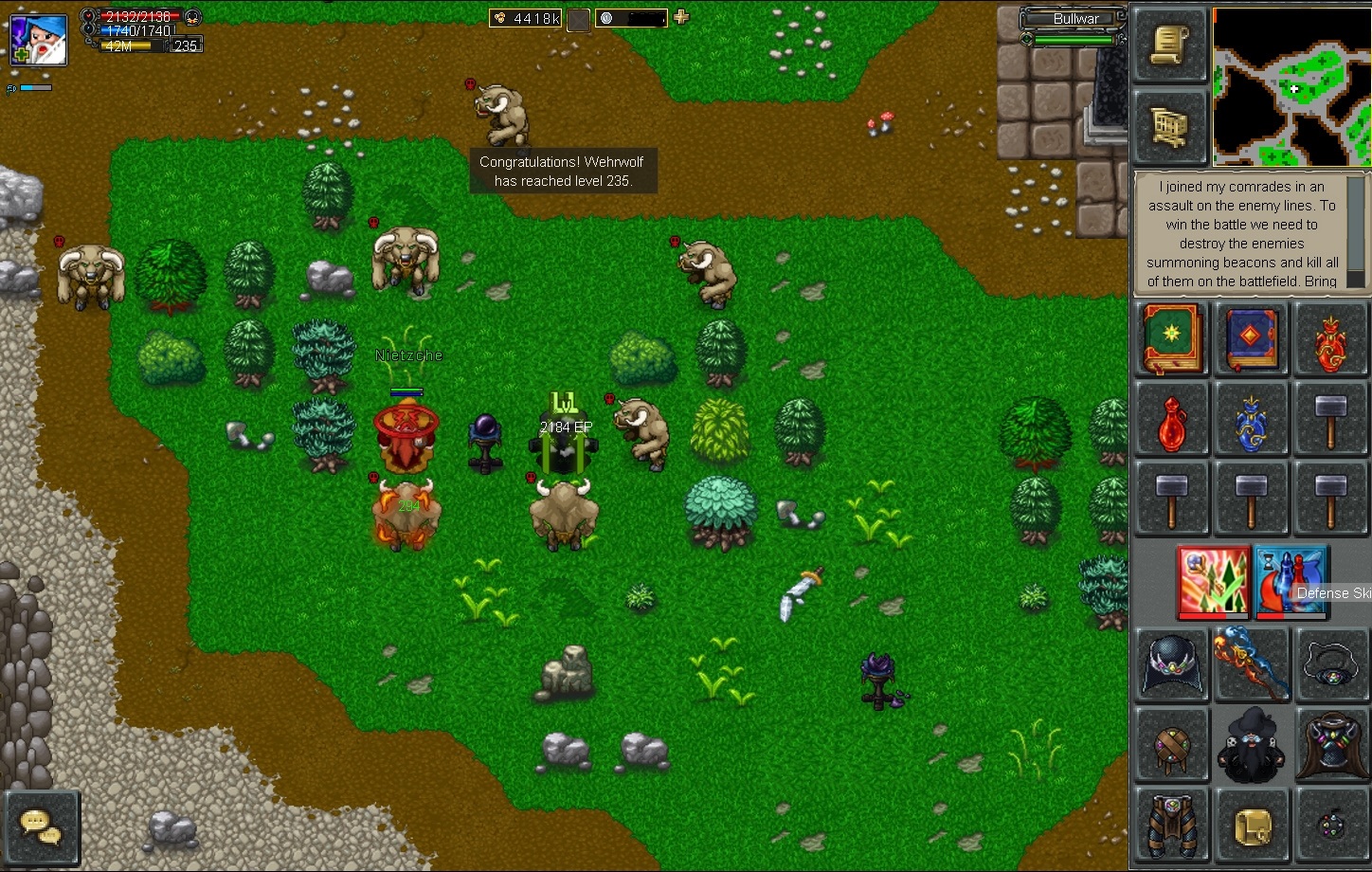Activate the red buff with green trees

pos(1214,581)
